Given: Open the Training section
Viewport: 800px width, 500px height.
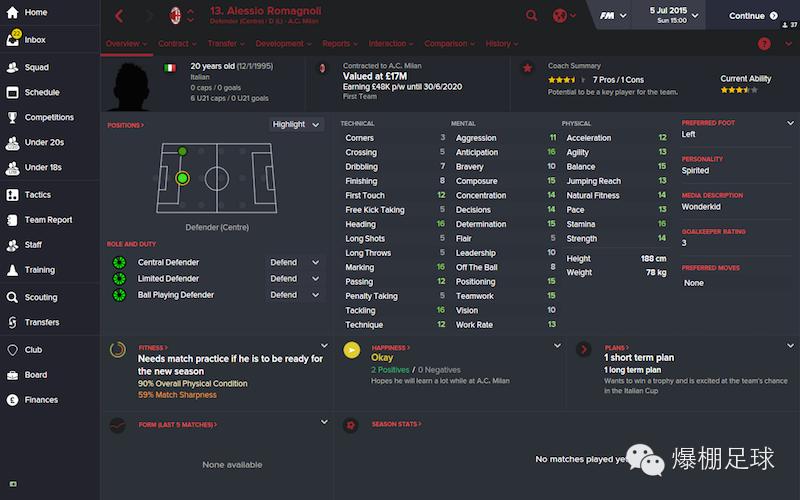Looking at the screenshot, I should coord(39,270).
